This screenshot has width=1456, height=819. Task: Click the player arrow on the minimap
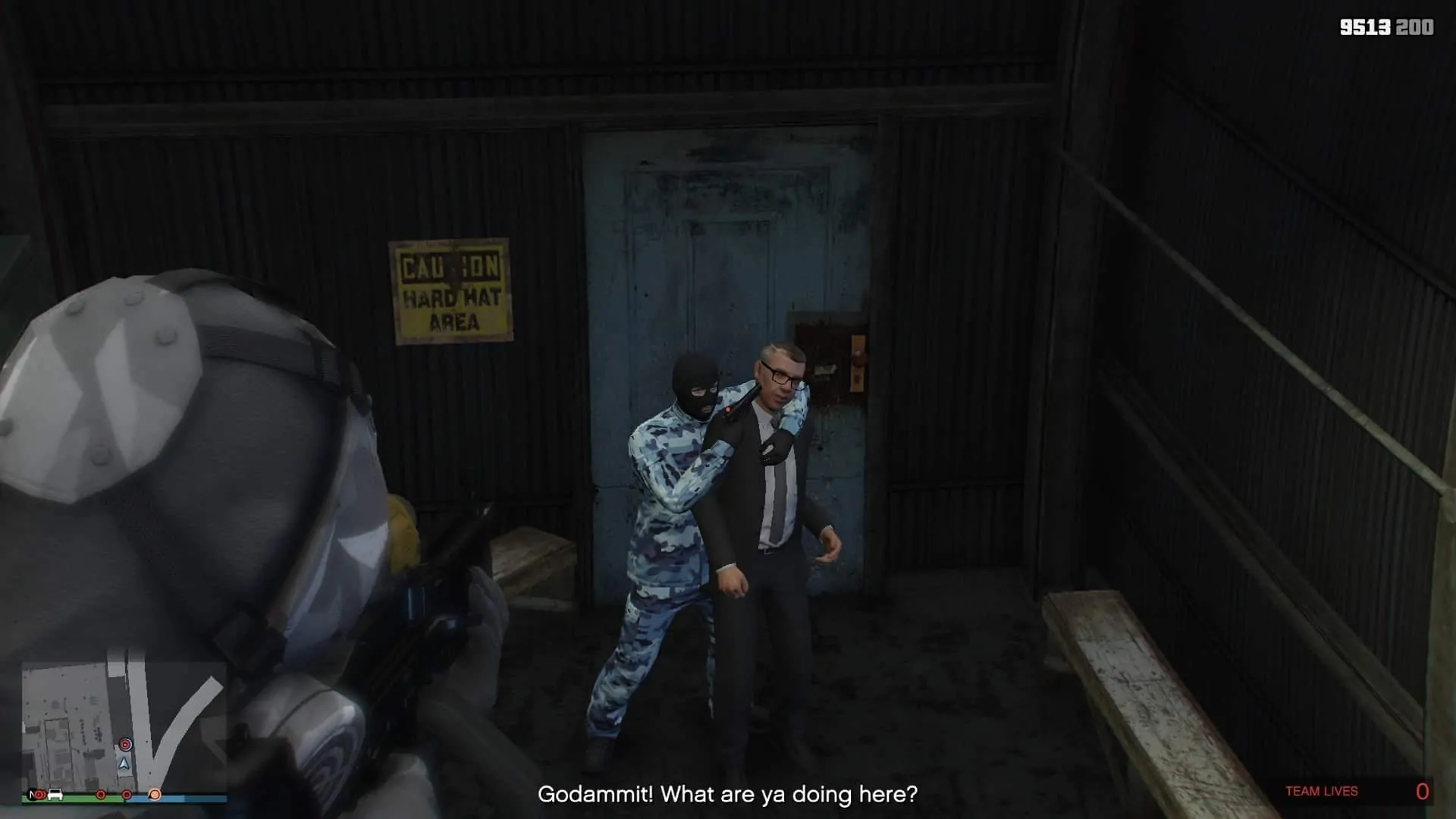[124, 764]
